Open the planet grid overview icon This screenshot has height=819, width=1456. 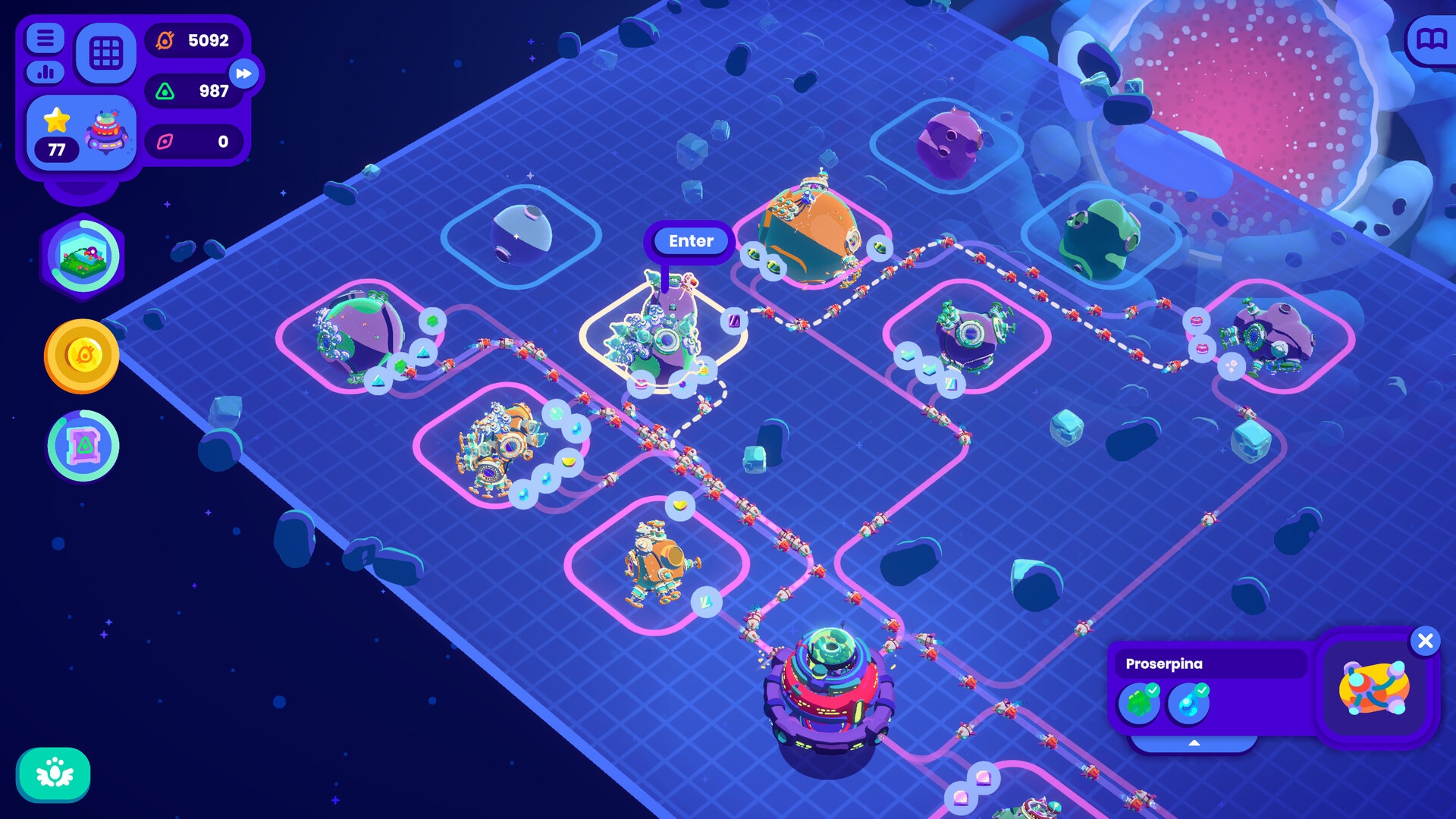[106, 54]
